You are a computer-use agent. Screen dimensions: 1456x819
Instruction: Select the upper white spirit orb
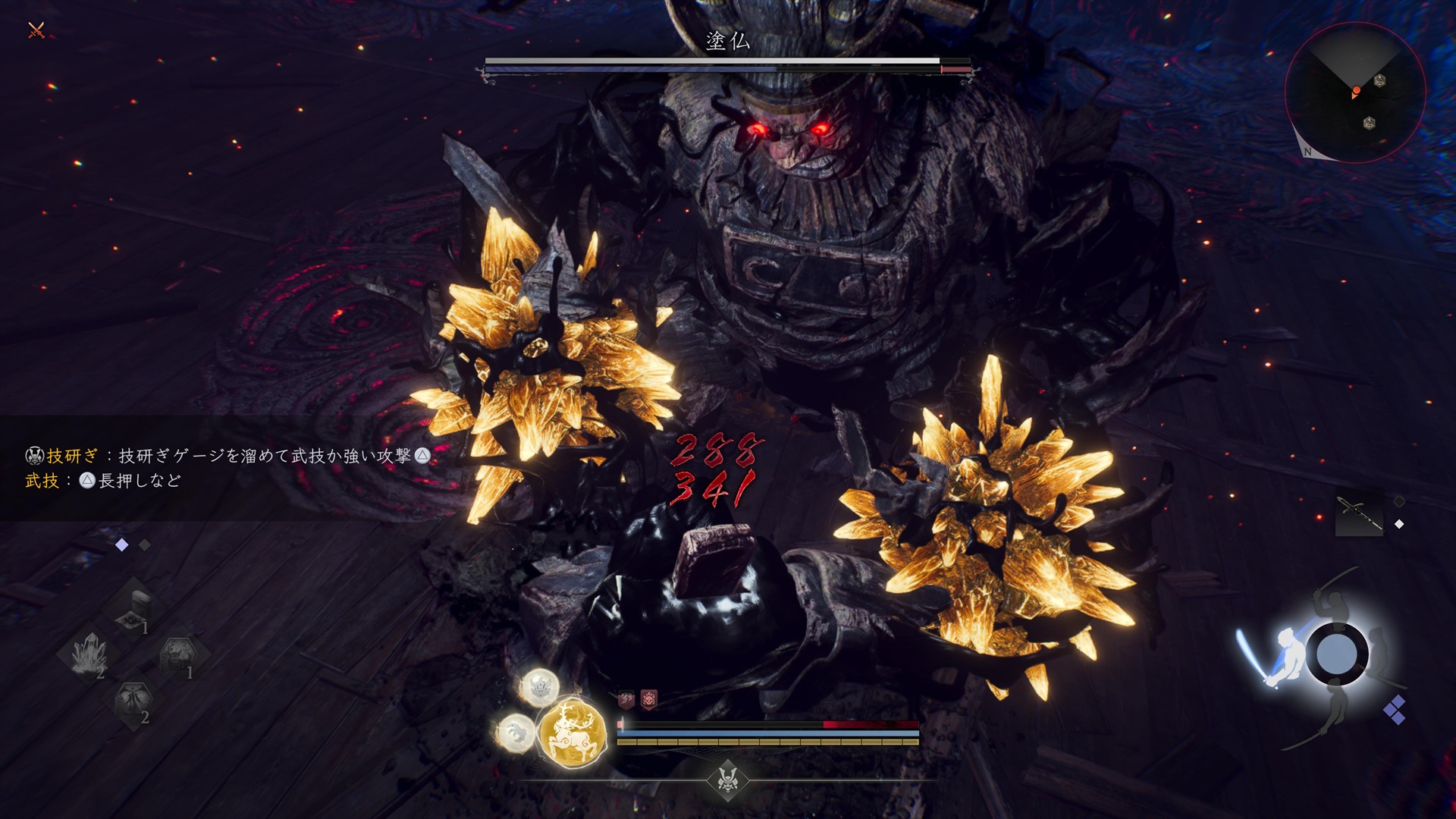[x=540, y=687]
